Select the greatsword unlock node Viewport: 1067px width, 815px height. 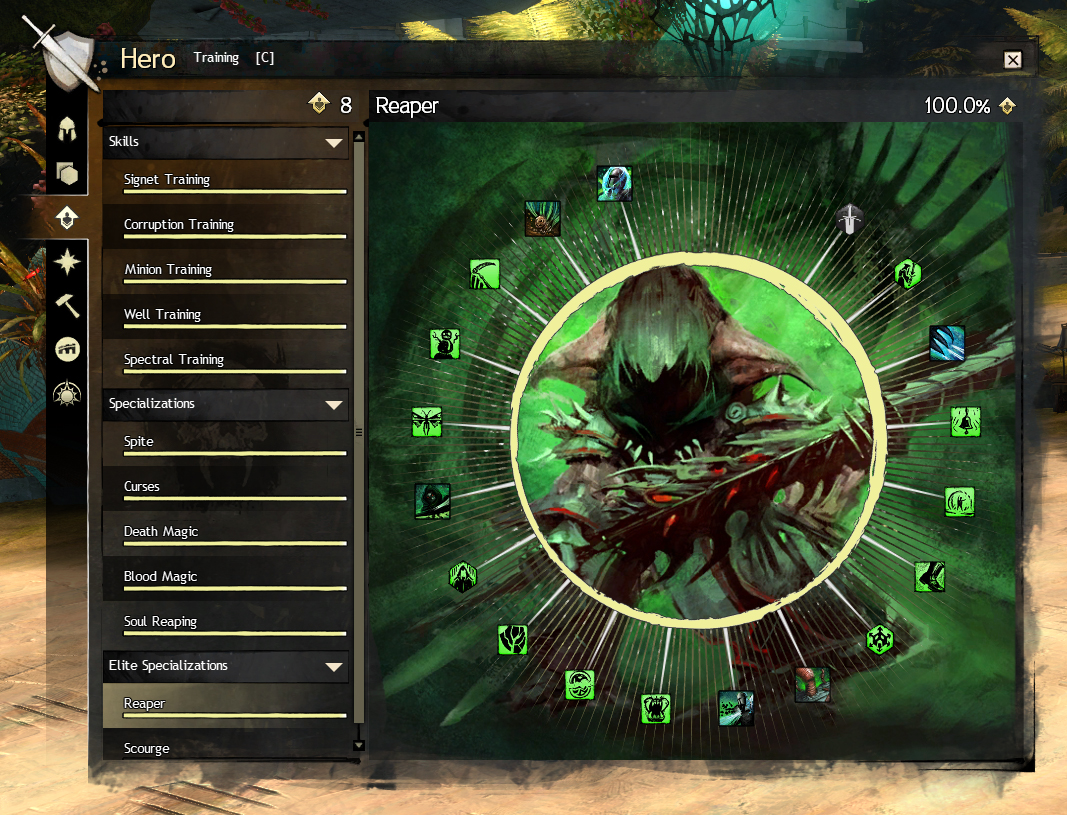click(x=850, y=218)
